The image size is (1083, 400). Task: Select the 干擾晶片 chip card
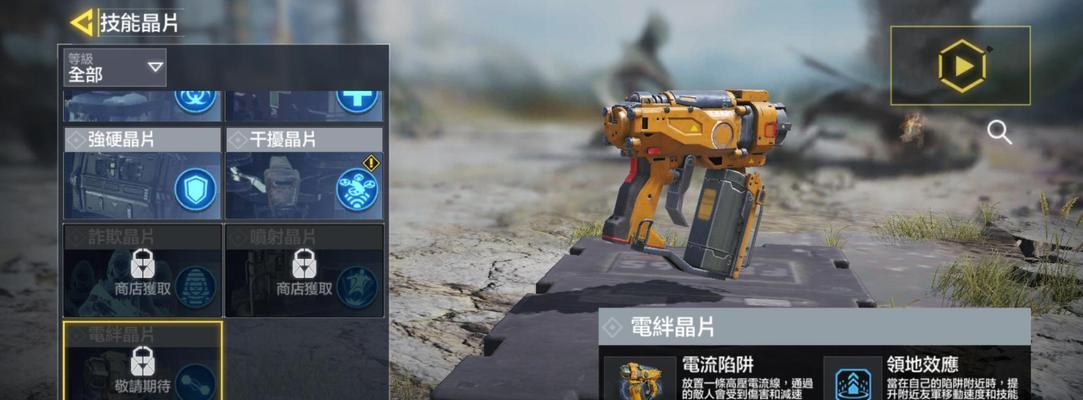point(304,174)
